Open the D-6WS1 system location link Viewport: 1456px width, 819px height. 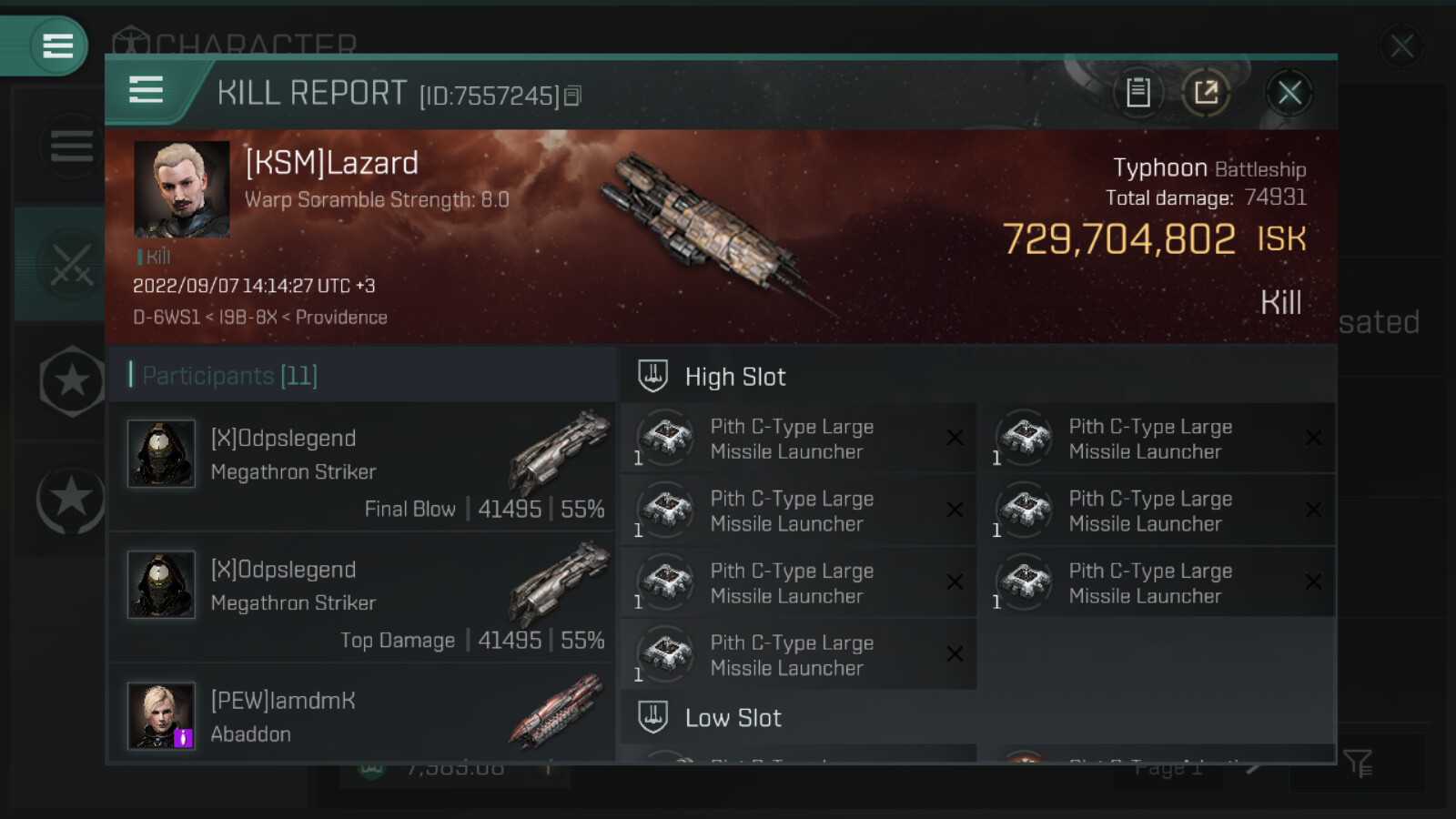pyautogui.click(x=166, y=318)
